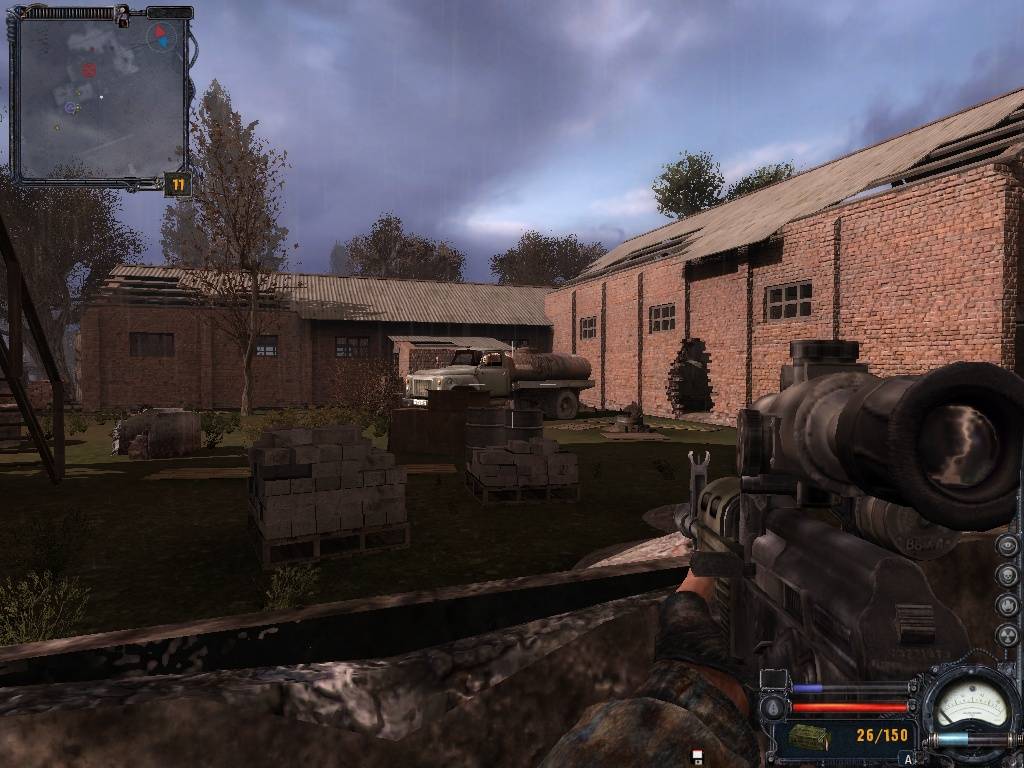The image size is (1024, 768).
Task: Open the minimap in the corner
Action: point(98,96)
